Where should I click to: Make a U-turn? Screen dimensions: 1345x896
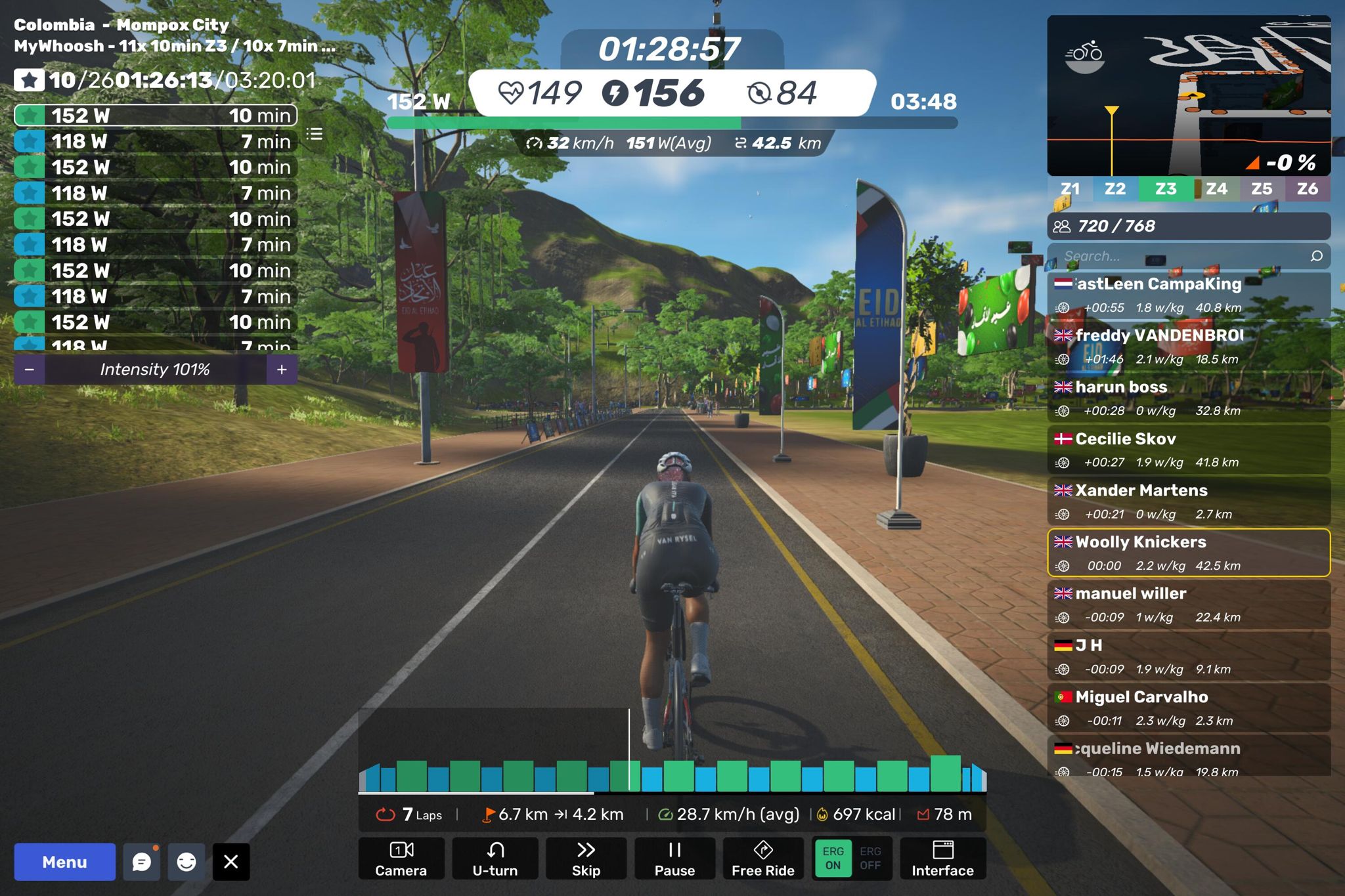point(495,859)
